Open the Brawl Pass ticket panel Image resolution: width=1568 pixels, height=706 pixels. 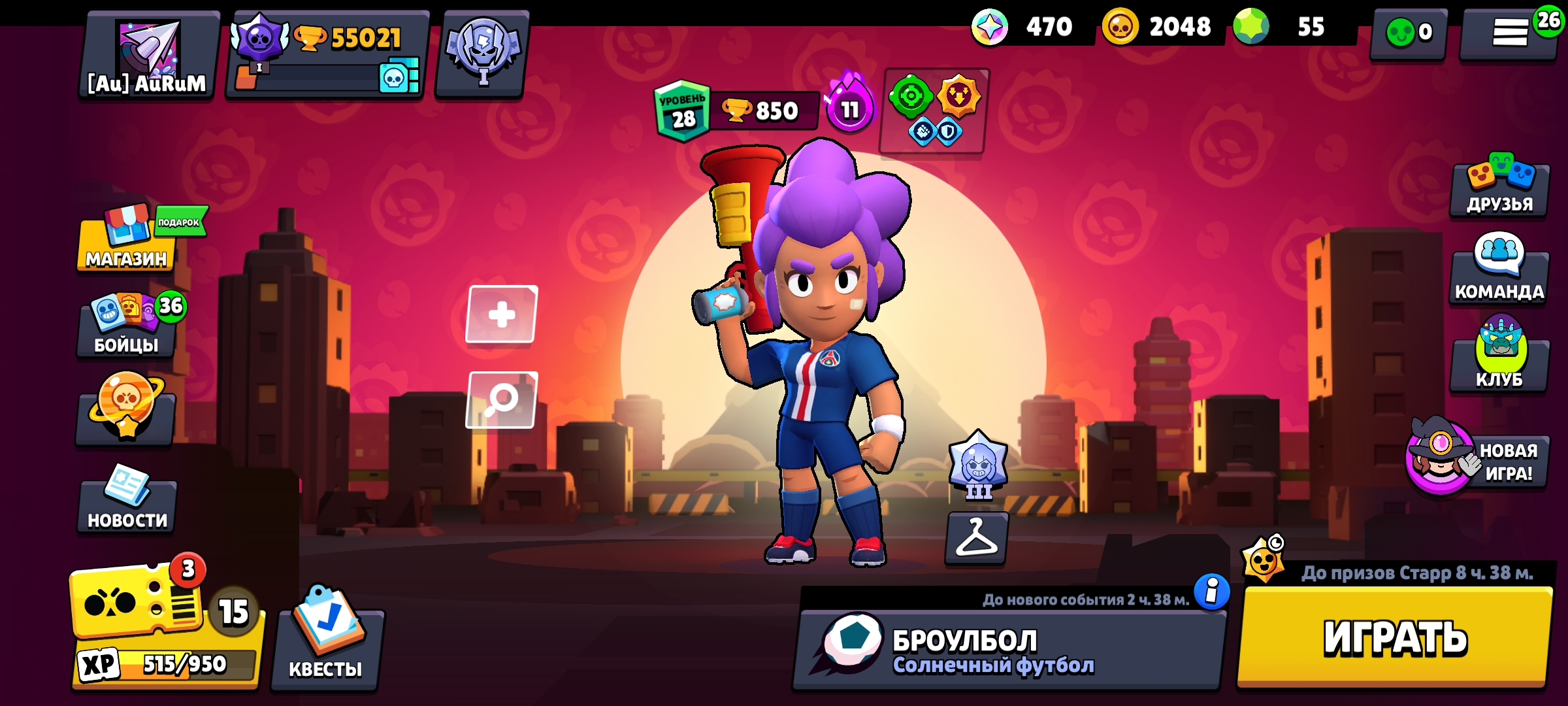[x=167, y=624]
